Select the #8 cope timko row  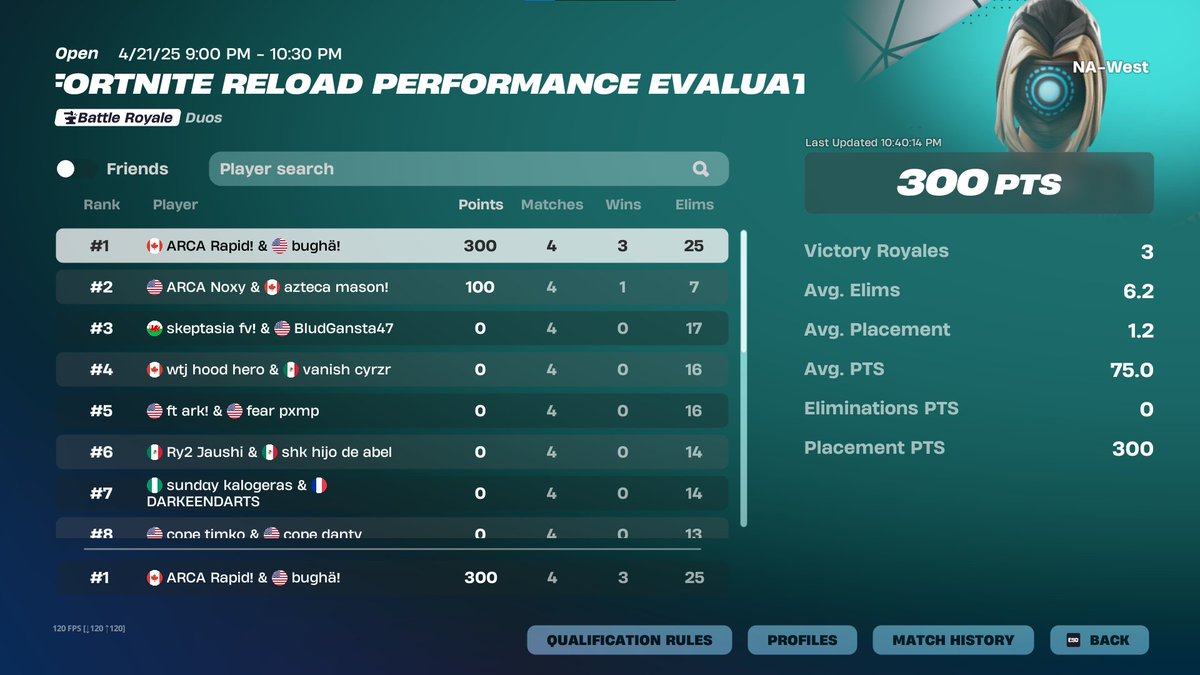click(391, 531)
